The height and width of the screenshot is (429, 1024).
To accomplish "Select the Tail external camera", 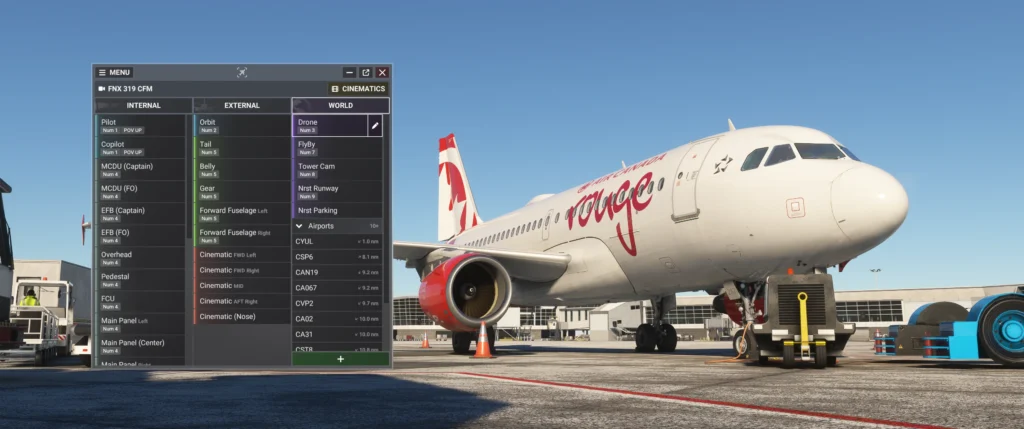I will 240,147.
